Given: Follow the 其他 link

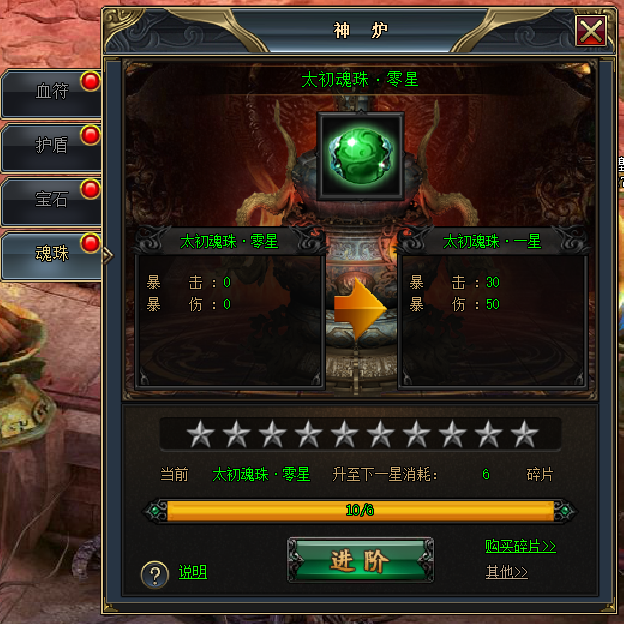Looking at the screenshot, I should (506, 572).
